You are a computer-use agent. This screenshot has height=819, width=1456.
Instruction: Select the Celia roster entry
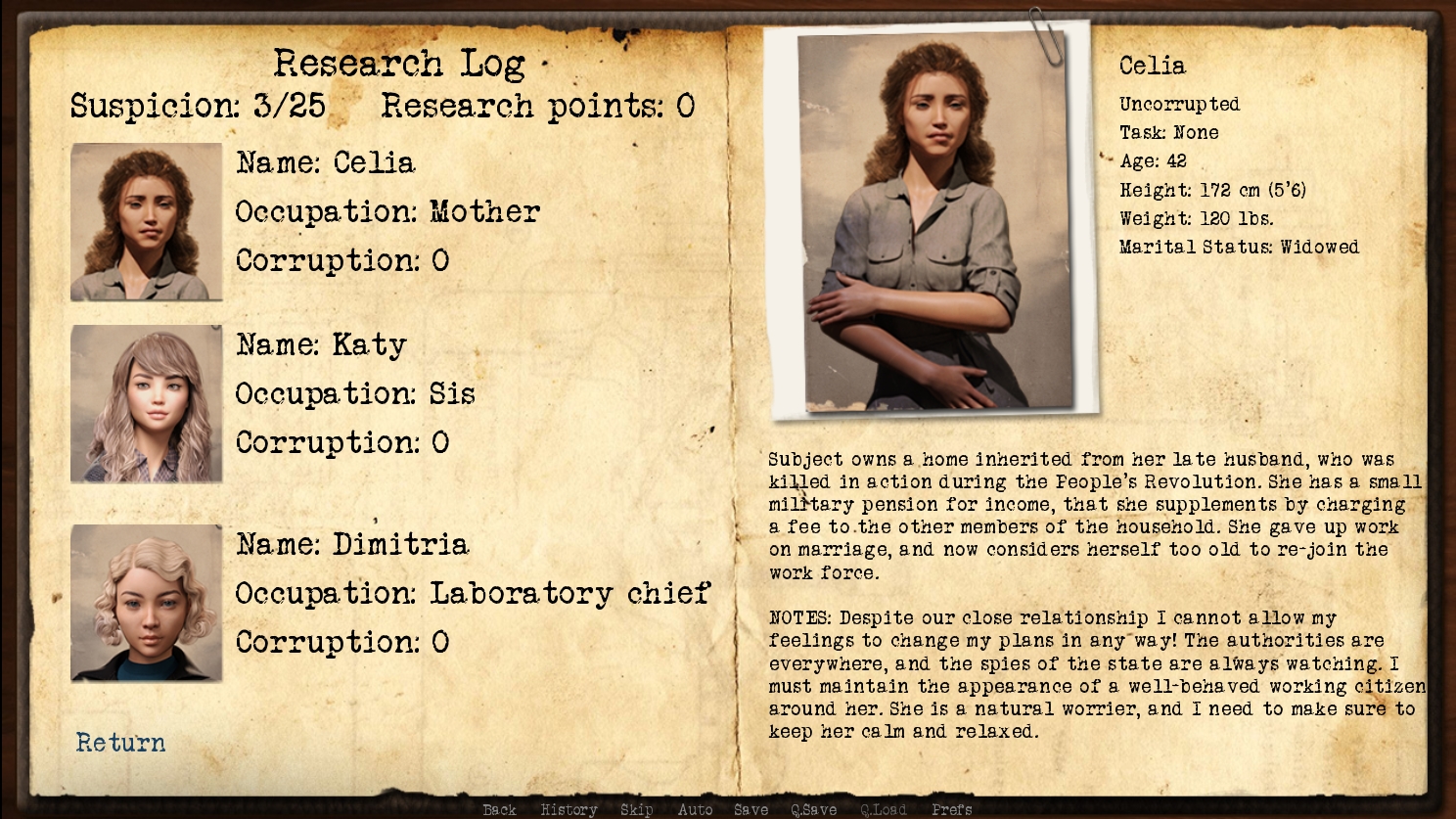[x=325, y=163]
